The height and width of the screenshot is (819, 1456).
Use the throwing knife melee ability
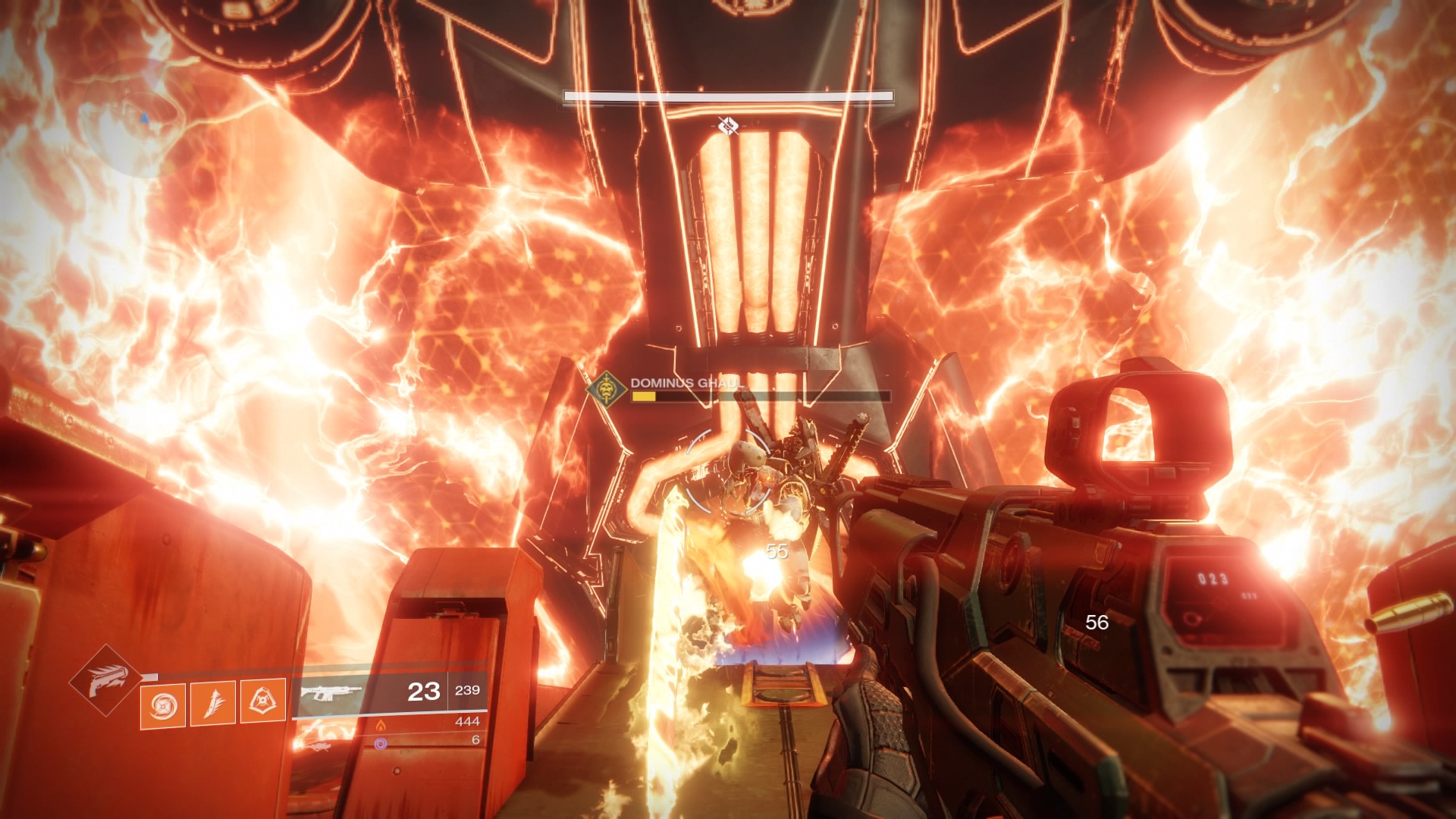click(x=213, y=702)
